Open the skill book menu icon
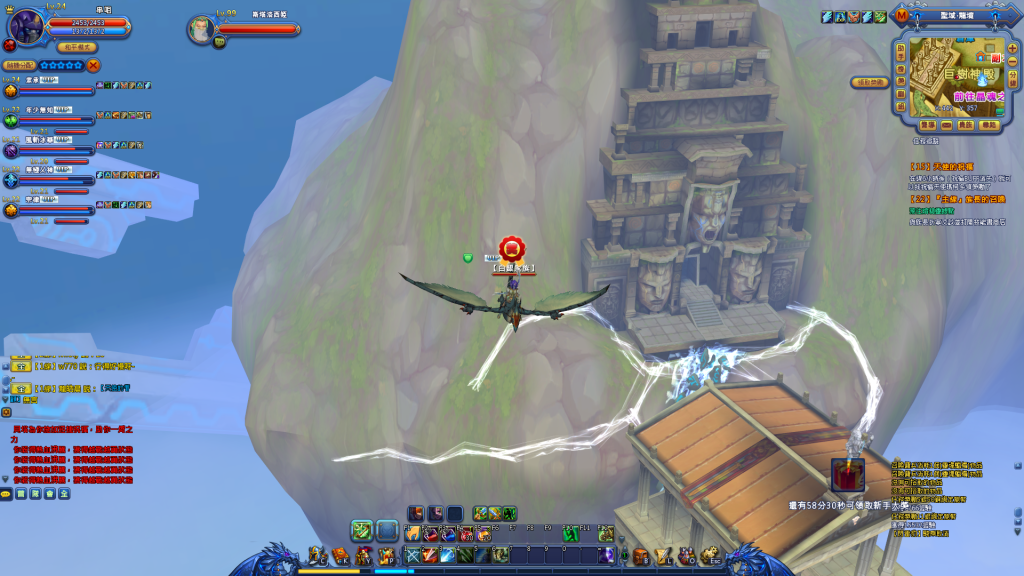This screenshot has height=576, width=1024. (x=341, y=555)
